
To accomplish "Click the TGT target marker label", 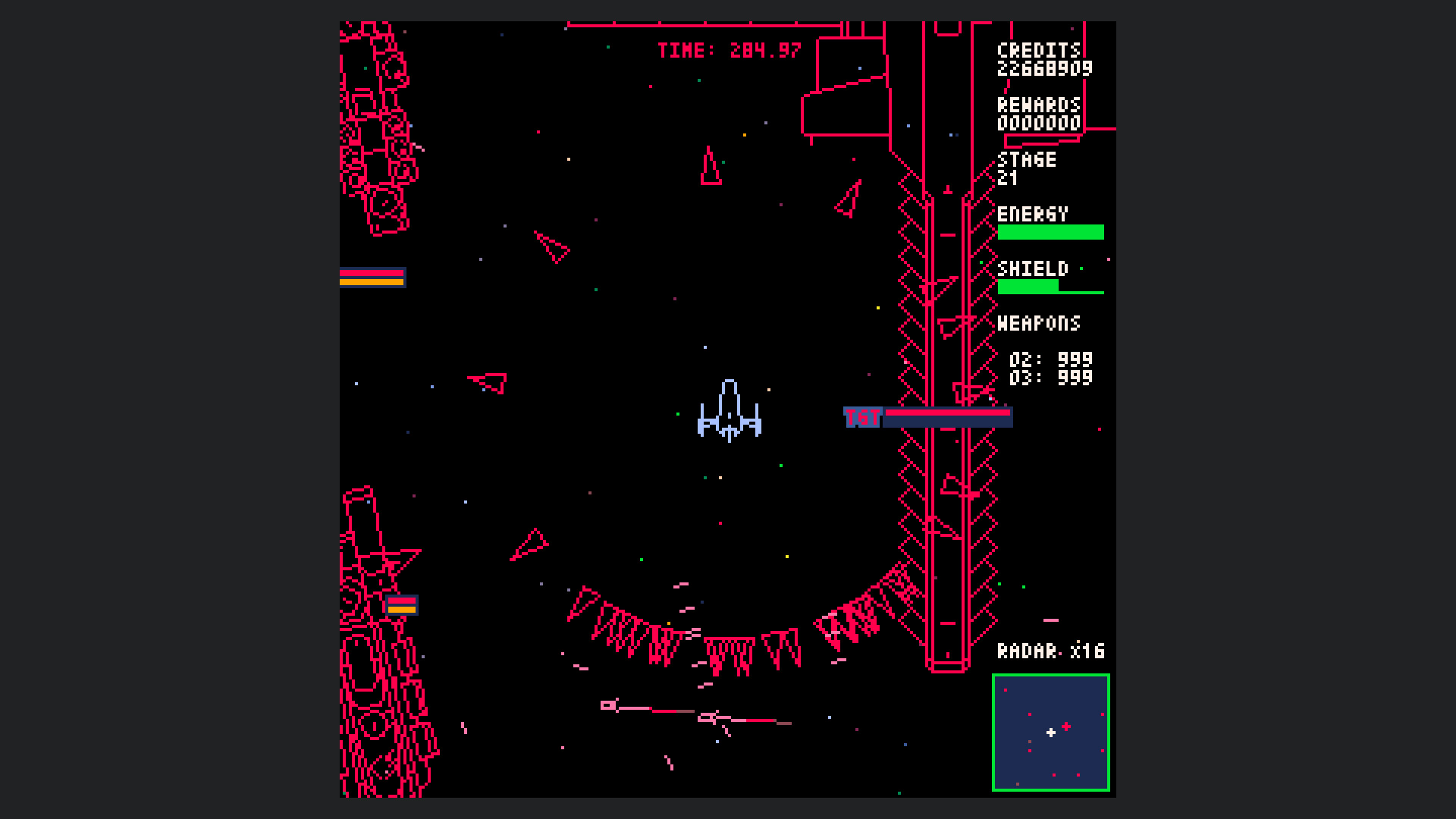I will click(x=863, y=416).
